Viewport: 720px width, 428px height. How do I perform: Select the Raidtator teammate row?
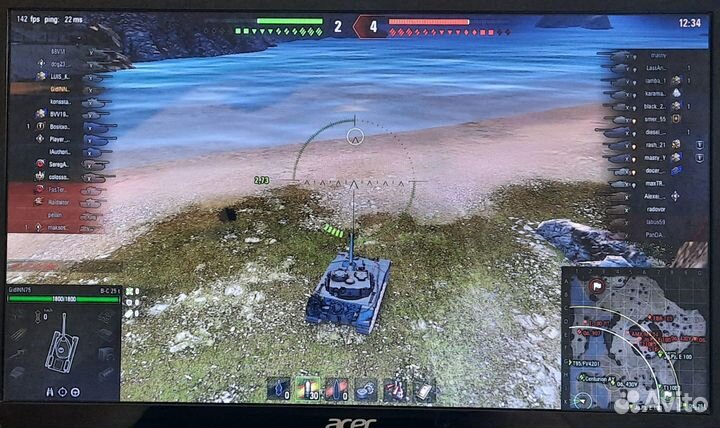(x=58, y=201)
